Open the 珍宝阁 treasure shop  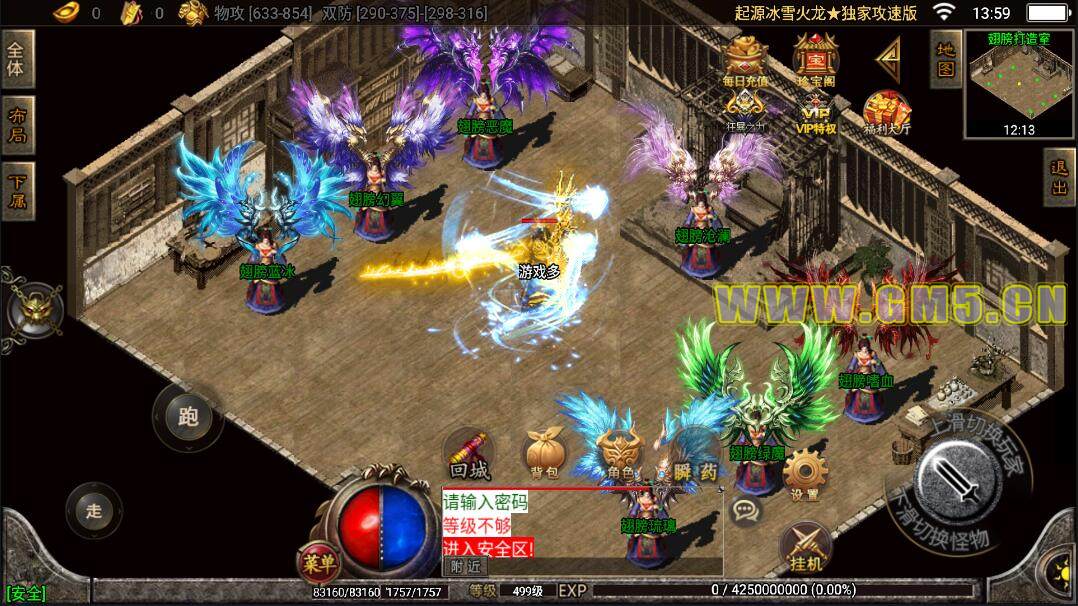tap(815, 60)
